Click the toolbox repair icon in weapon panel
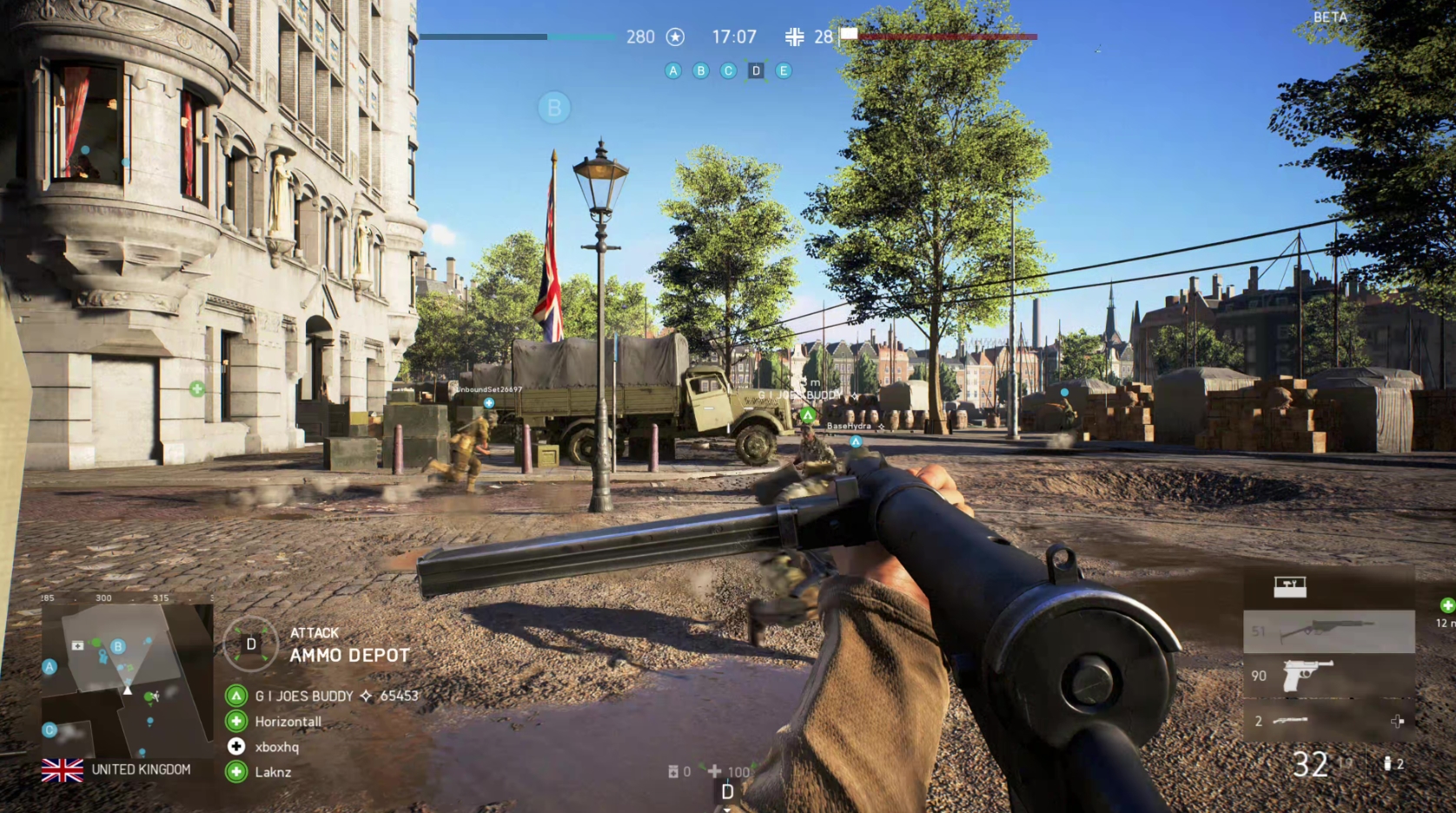This screenshot has width=1456, height=813. coord(1290,586)
